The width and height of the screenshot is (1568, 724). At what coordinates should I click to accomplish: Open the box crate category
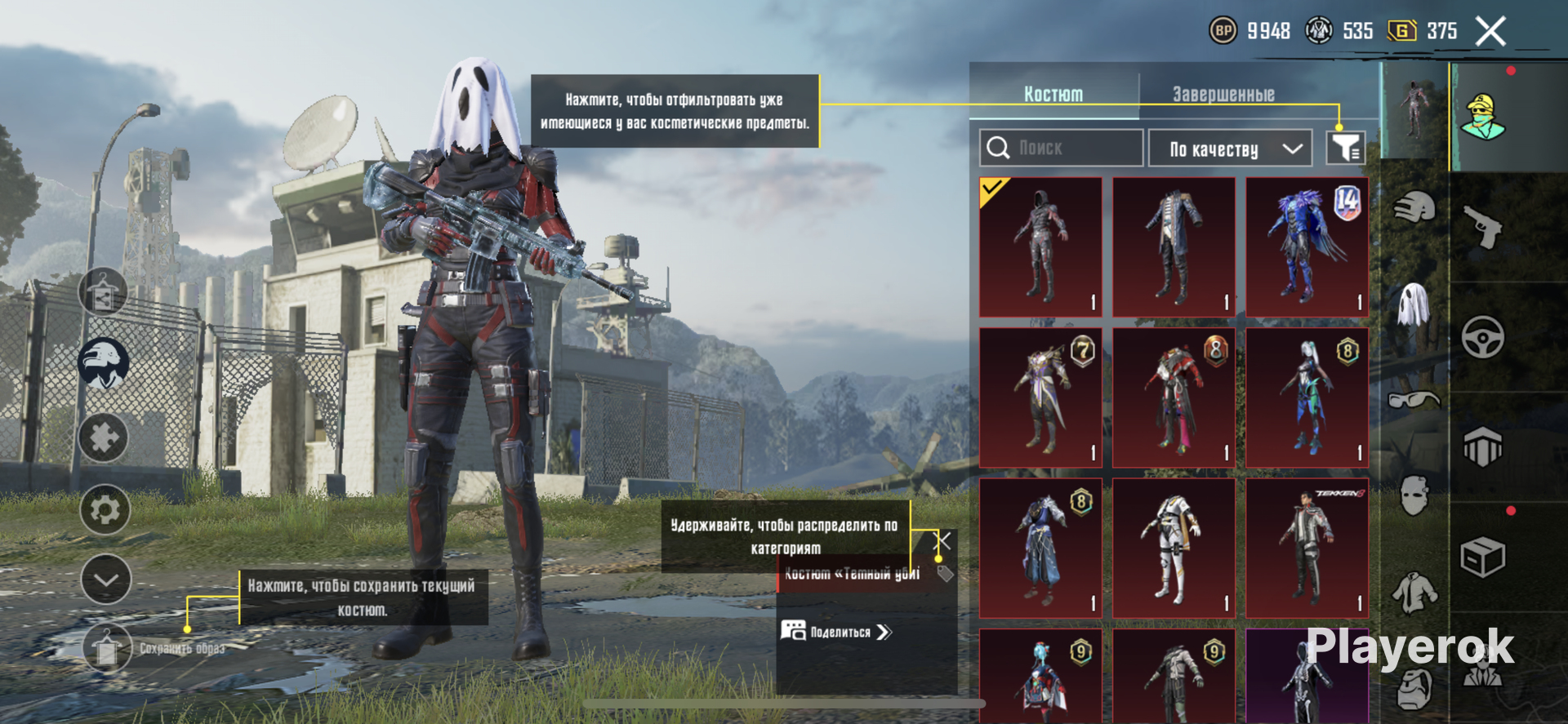click(1482, 557)
